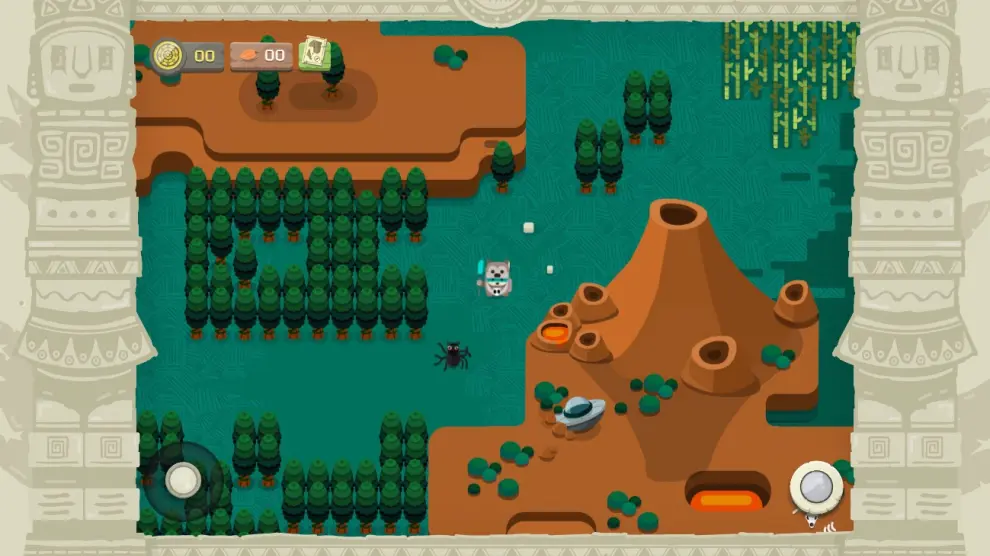Touch the virtual joystick thumb pad

point(183,480)
